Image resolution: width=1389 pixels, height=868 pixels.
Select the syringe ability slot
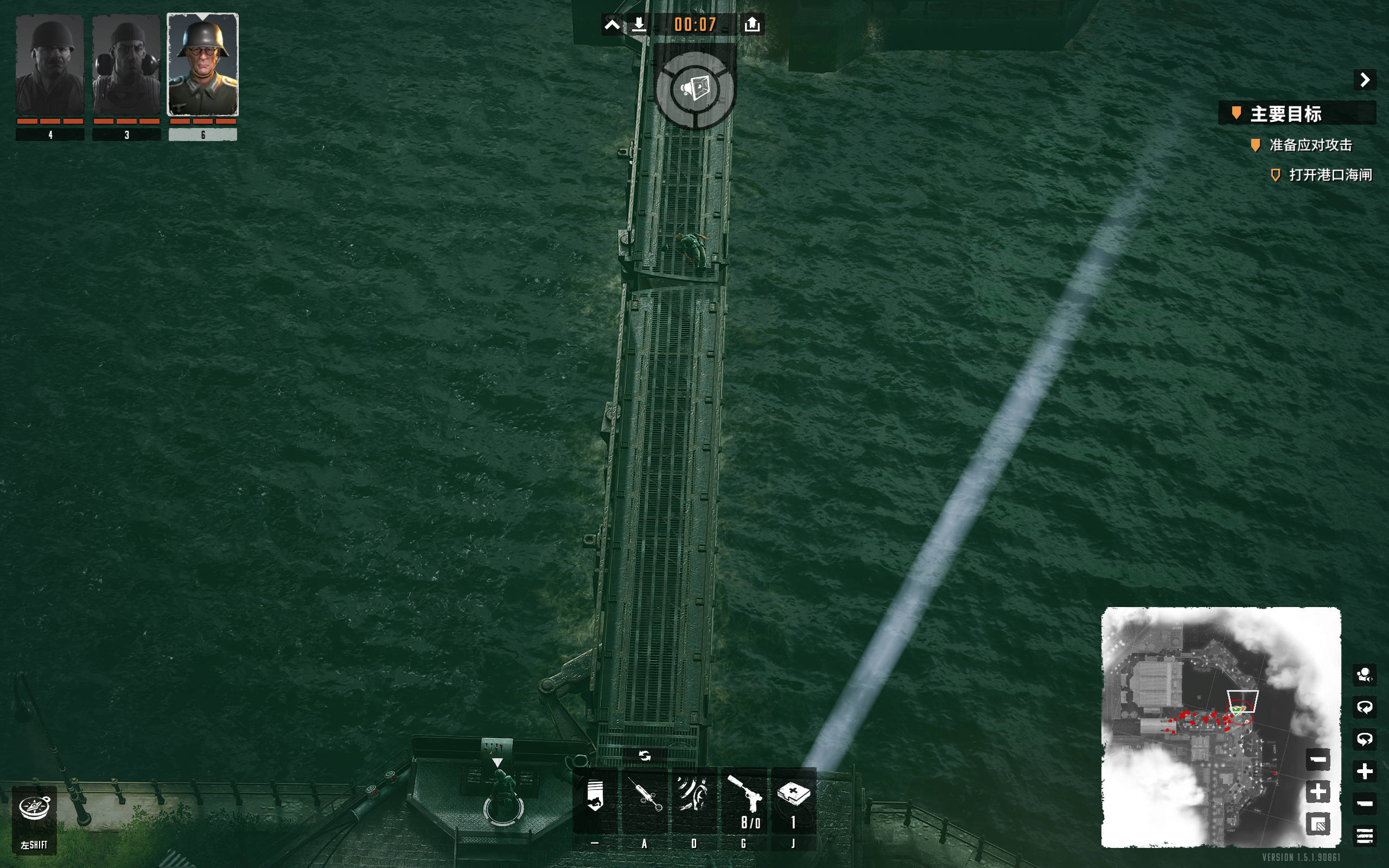coord(645,800)
